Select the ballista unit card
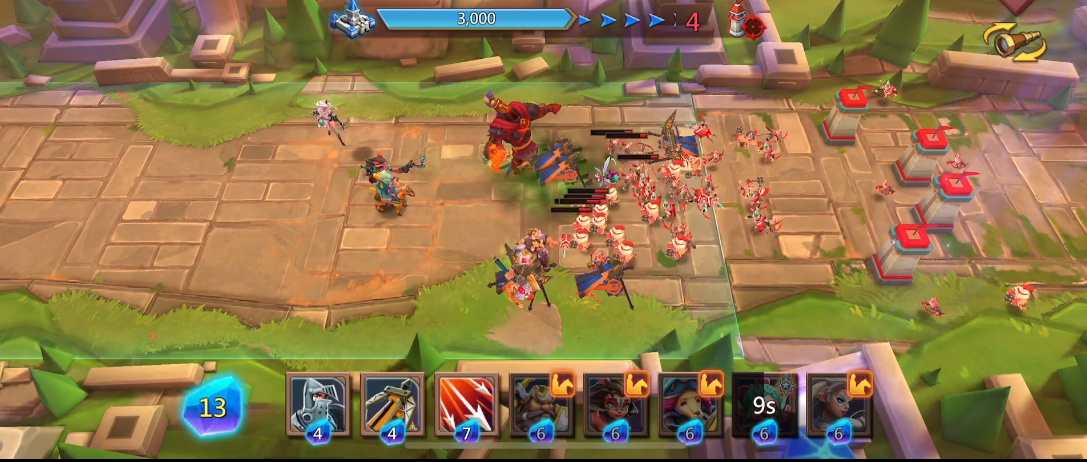1087x462 pixels. pyautogui.click(x=392, y=405)
